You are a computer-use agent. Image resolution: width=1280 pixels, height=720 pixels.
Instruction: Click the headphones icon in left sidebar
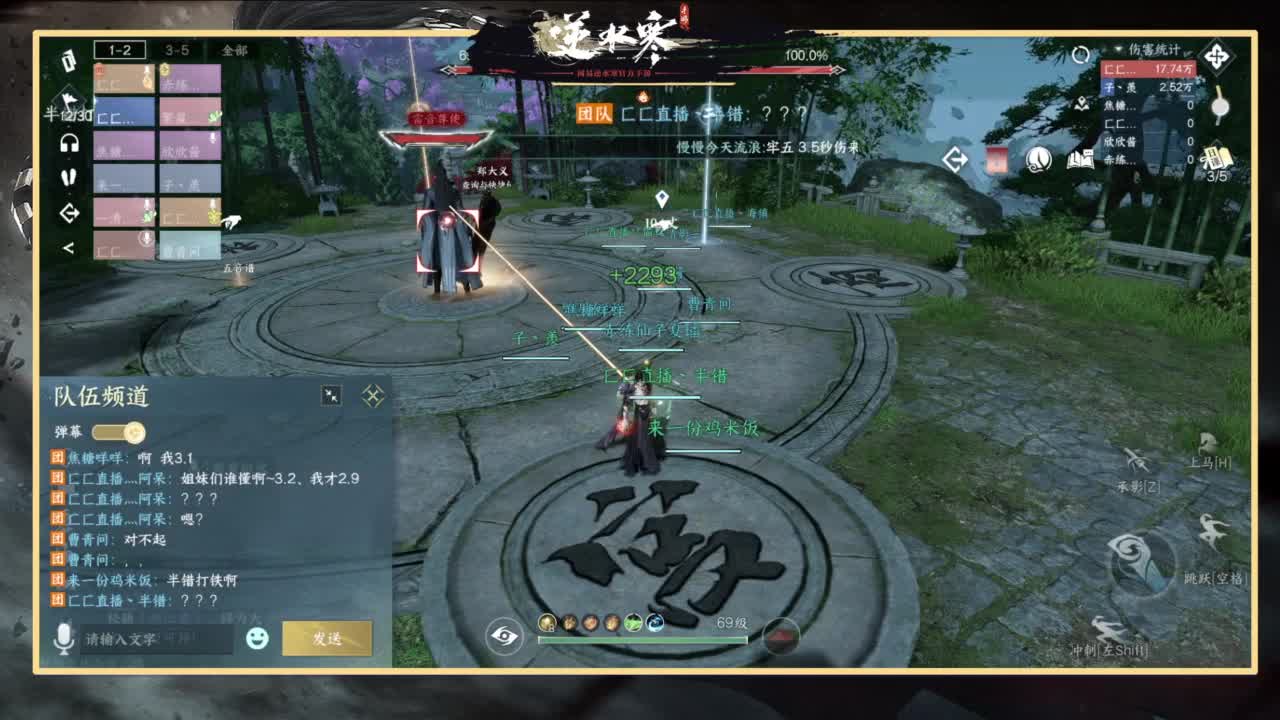pyautogui.click(x=69, y=144)
